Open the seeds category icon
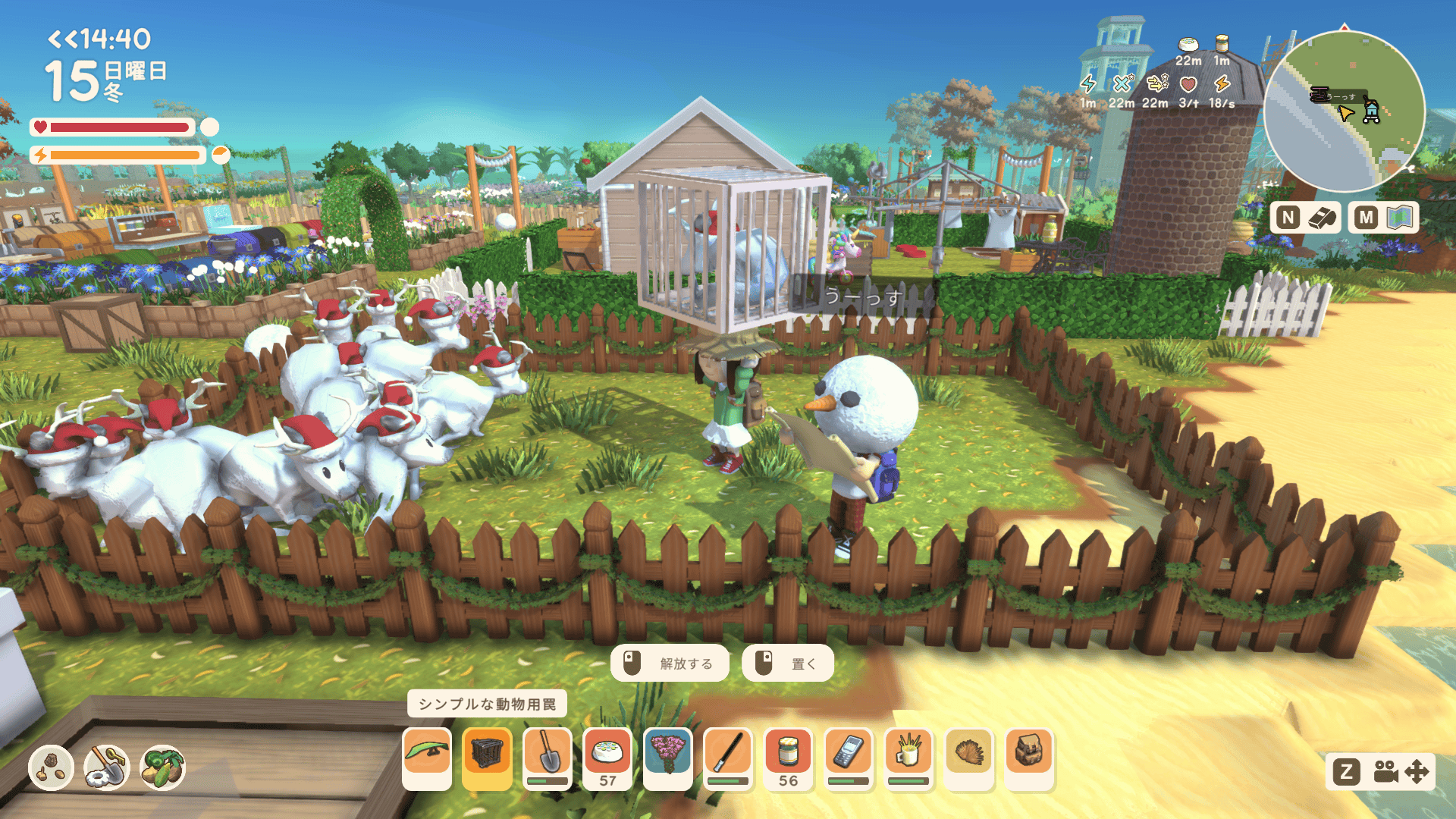The image size is (1456, 819). click(51, 767)
